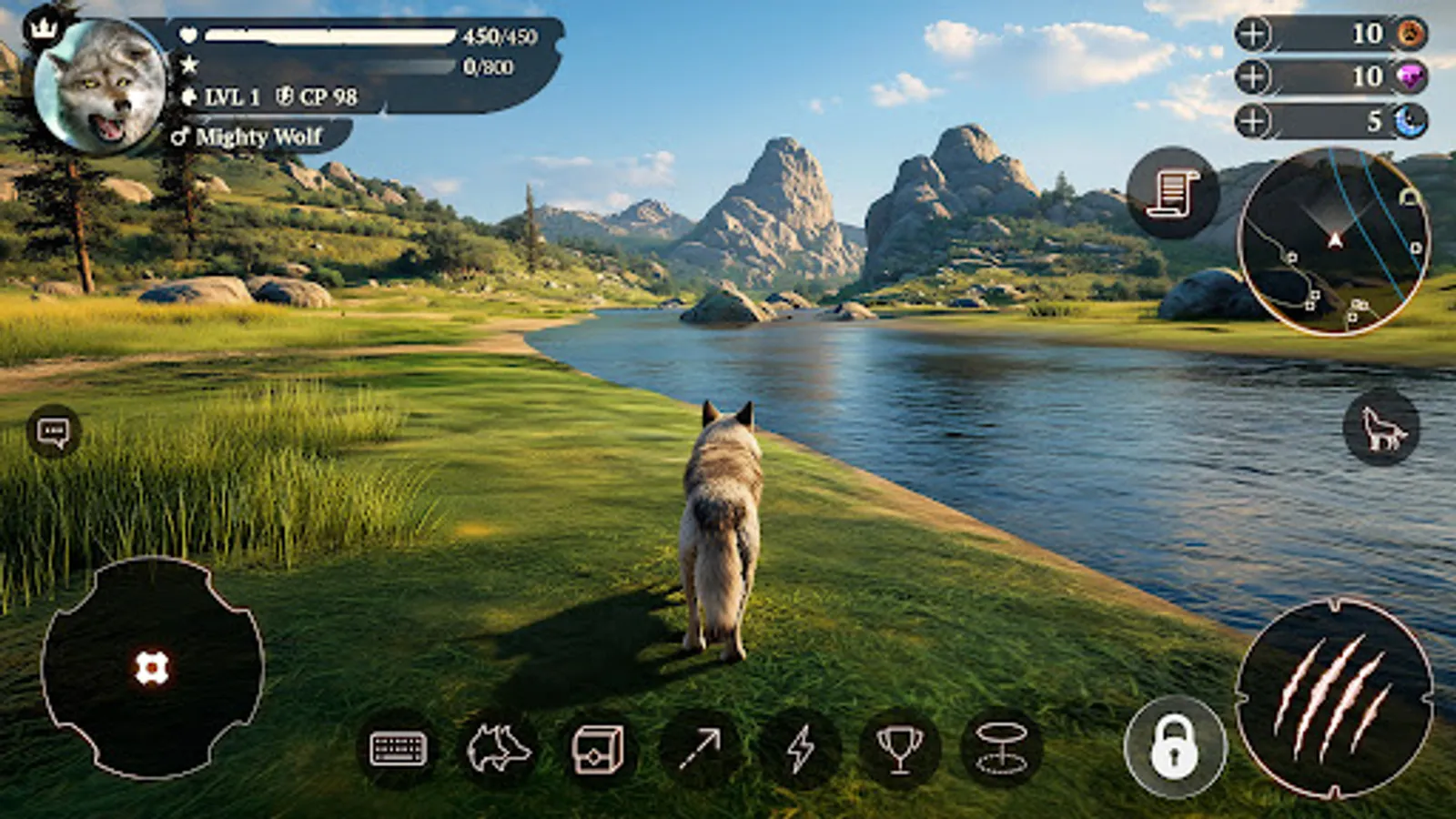
Task: Open the on-screen keyboard icon
Action: point(398,747)
